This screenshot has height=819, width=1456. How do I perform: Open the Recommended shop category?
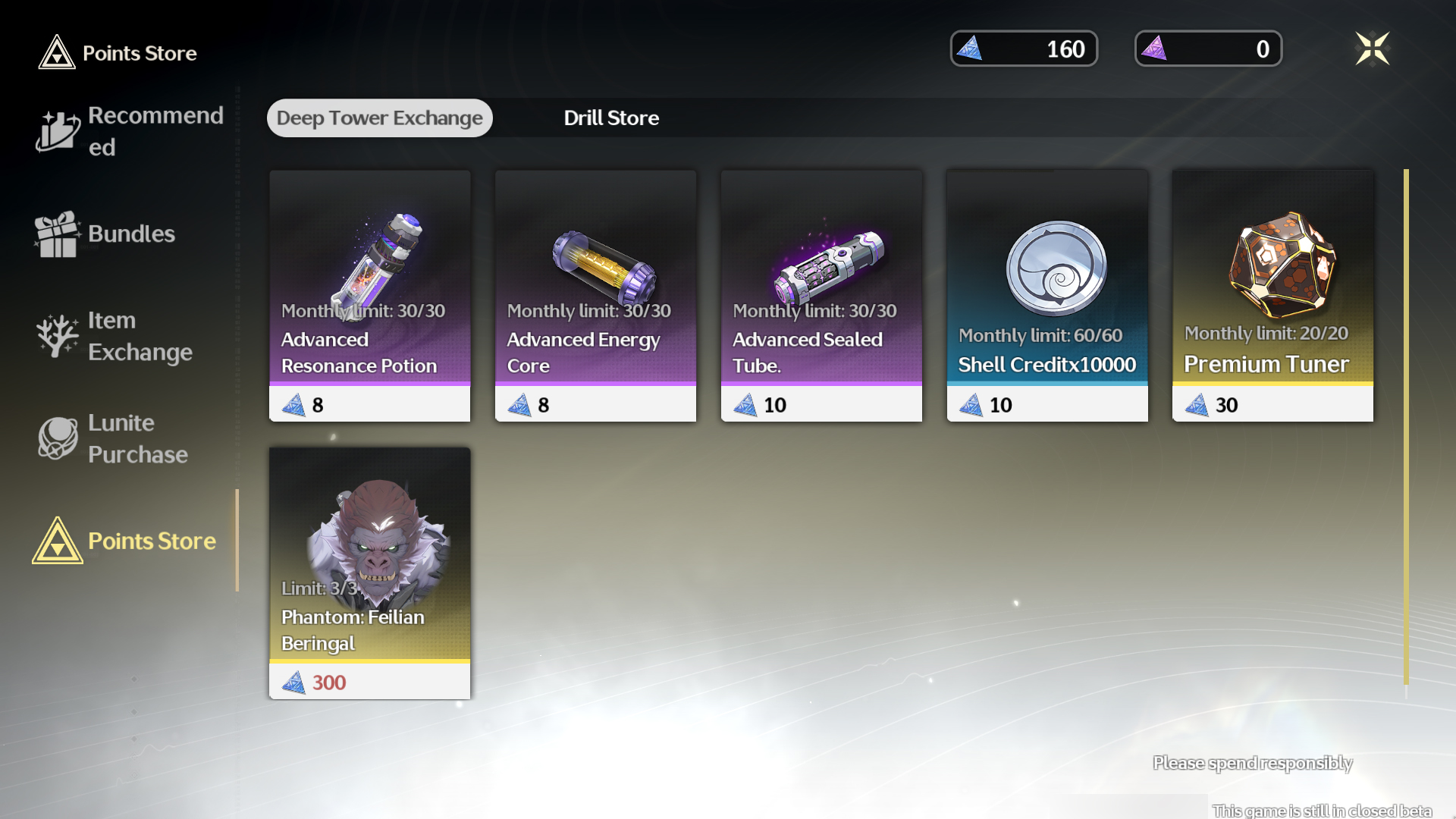point(130,131)
